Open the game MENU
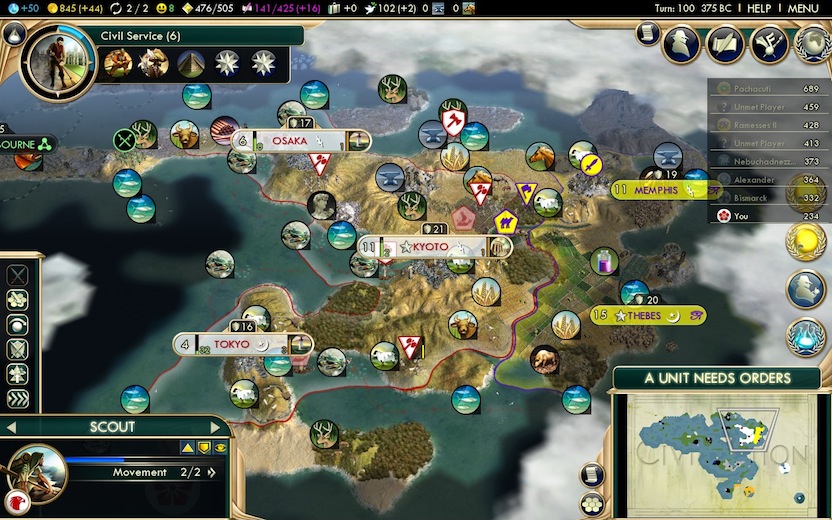 click(x=803, y=8)
